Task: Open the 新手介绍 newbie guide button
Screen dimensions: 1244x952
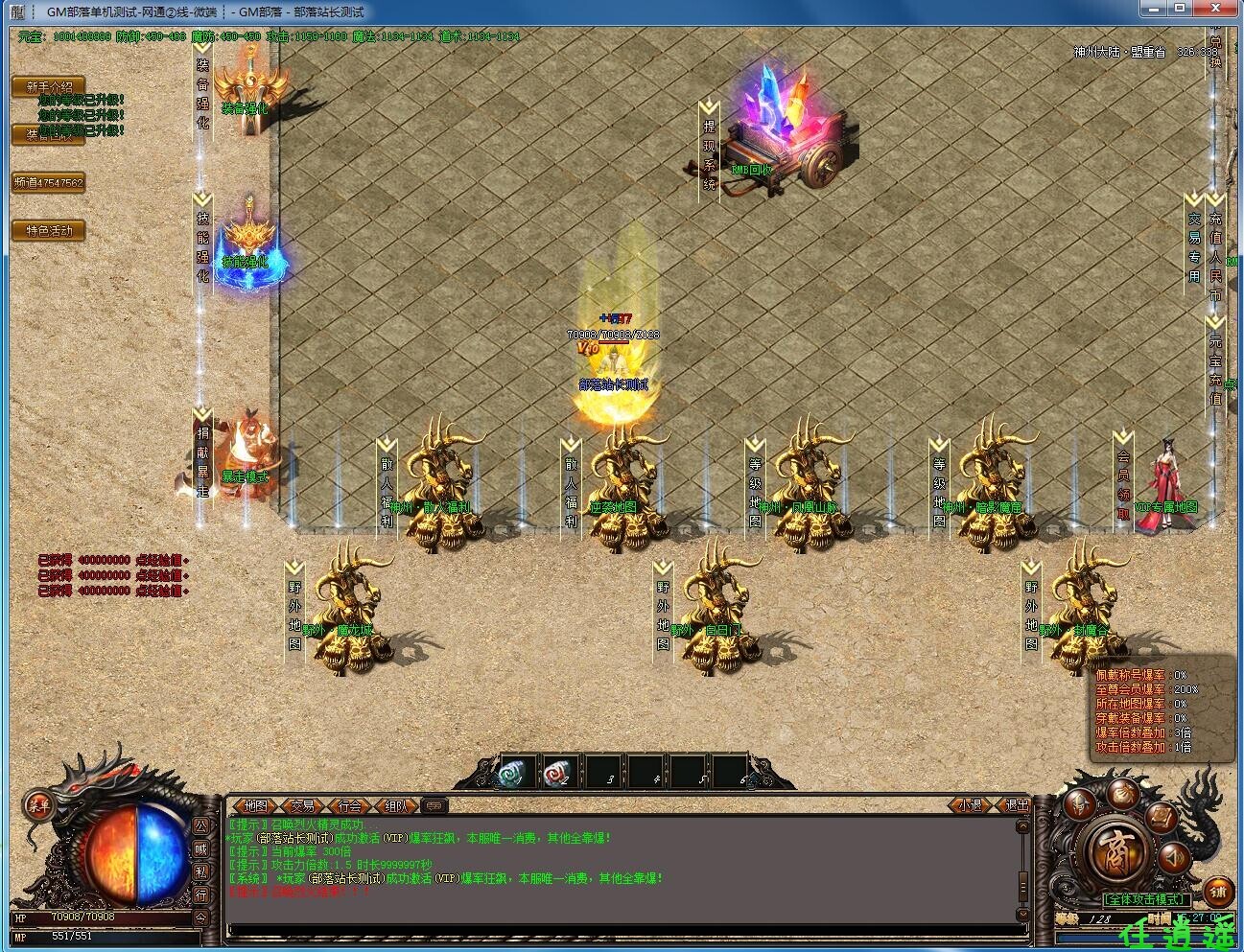Action: [x=49, y=87]
